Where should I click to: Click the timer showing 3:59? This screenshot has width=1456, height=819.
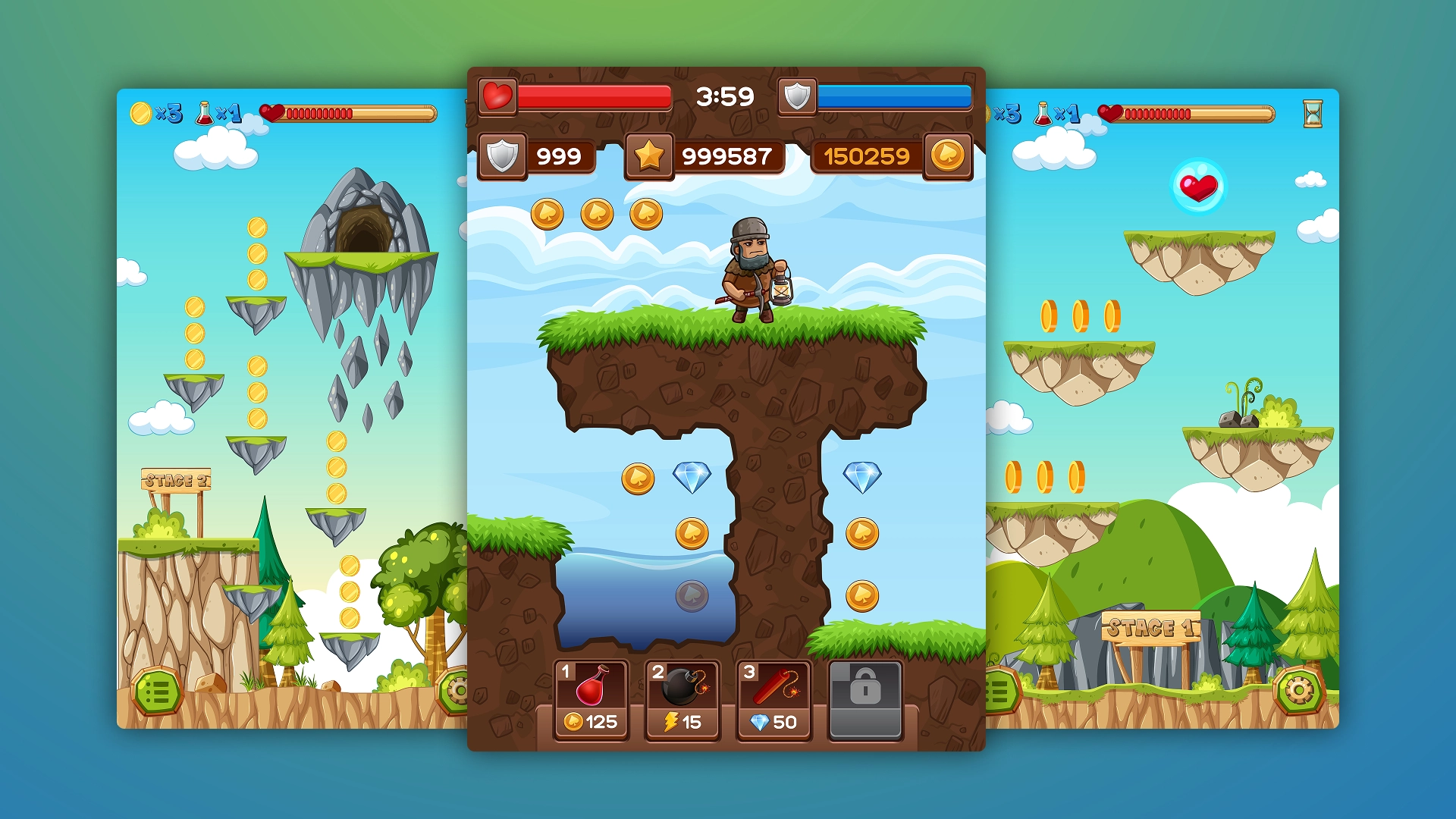724,96
